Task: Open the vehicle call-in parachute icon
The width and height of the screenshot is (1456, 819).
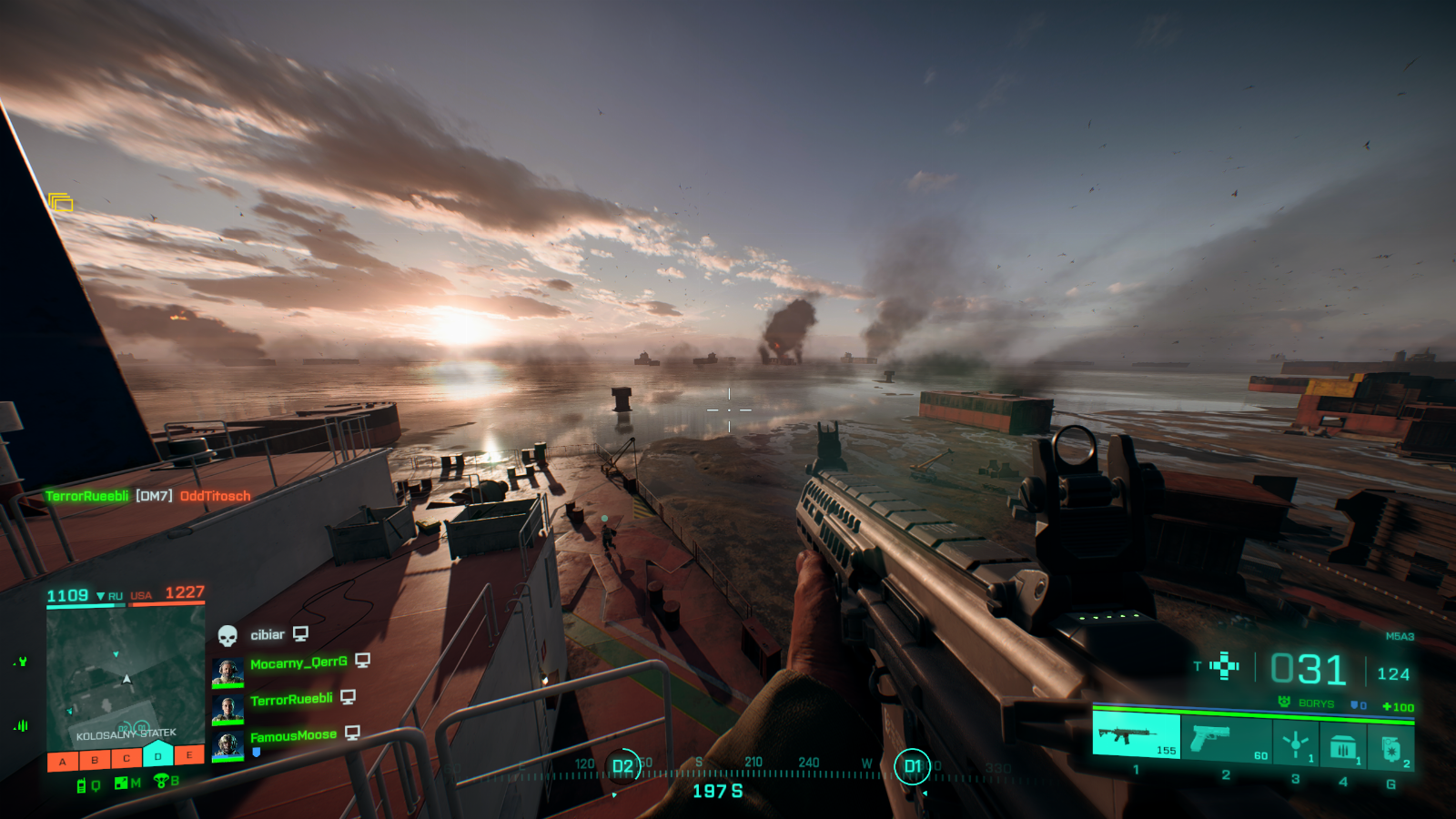Action: point(162,780)
